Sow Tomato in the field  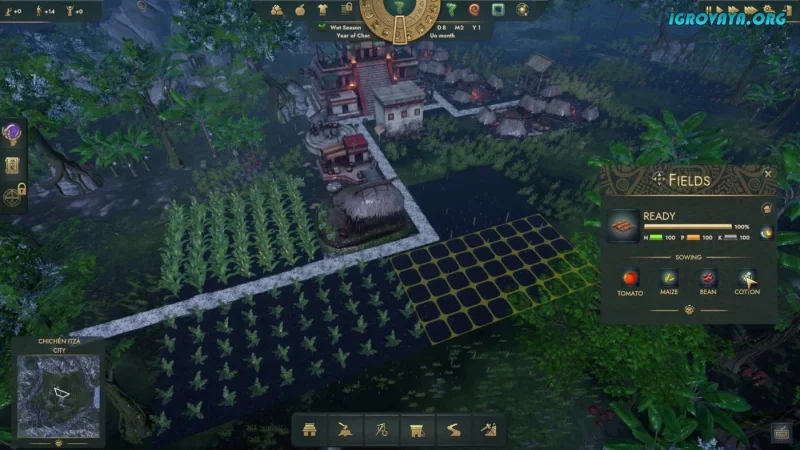click(x=630, y=278)
